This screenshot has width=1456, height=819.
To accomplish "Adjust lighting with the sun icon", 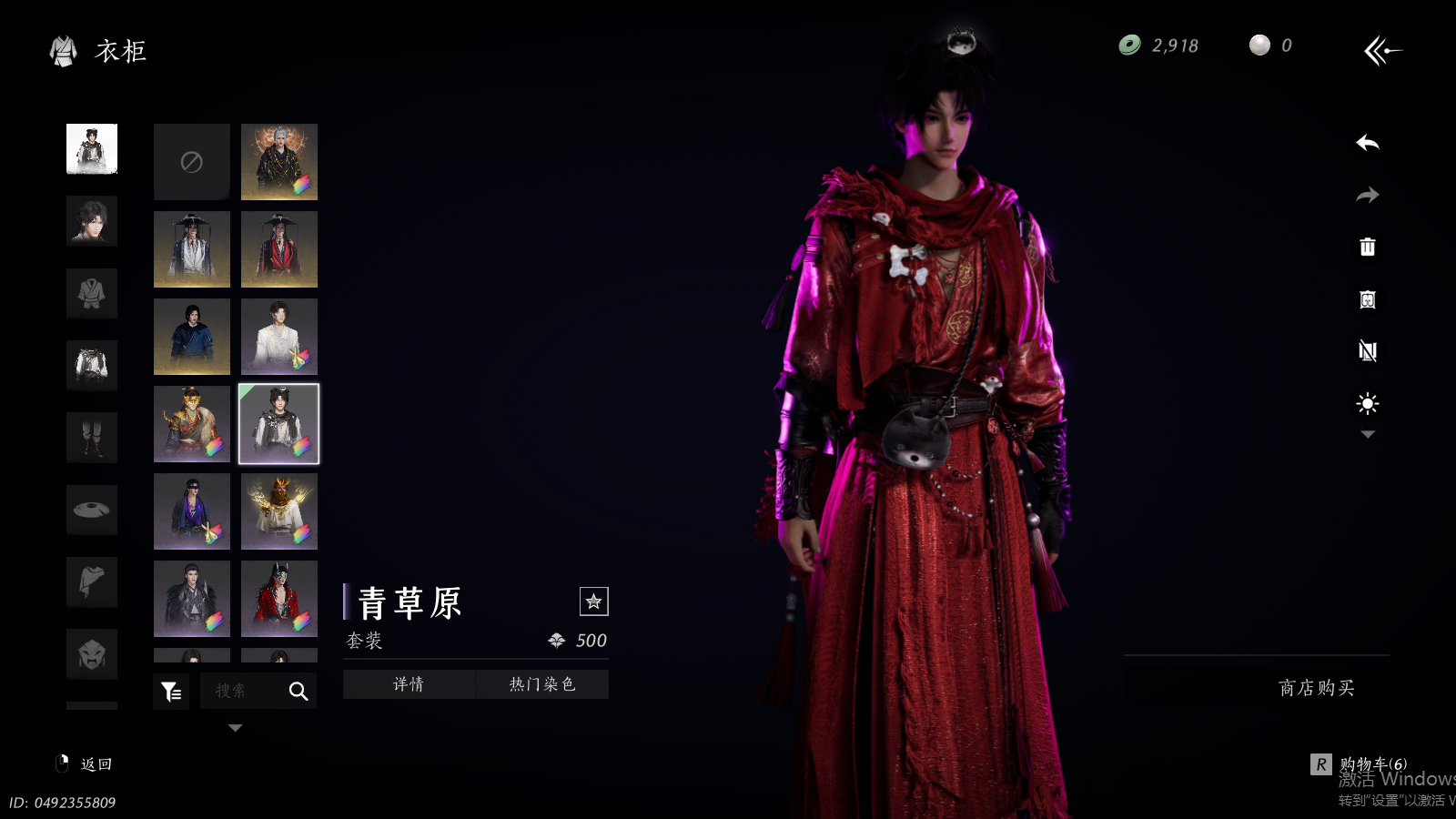I will (1367, 403).
